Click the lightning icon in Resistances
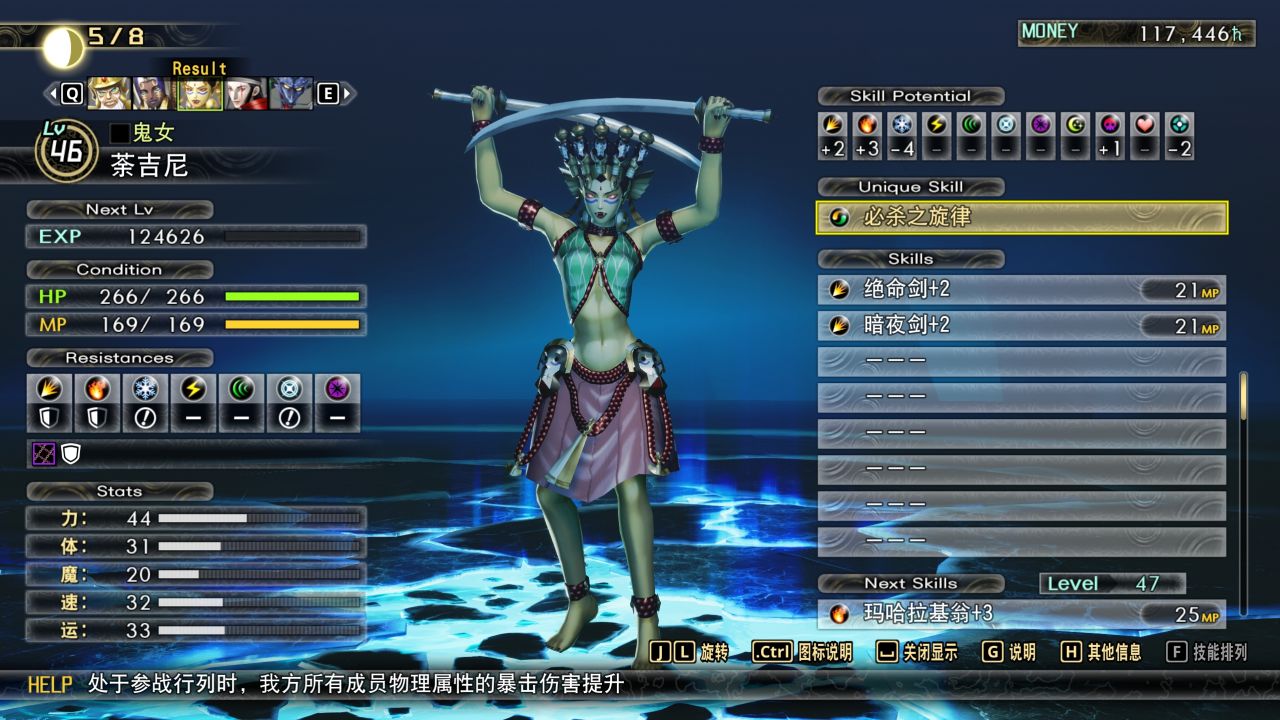Screen dimensions: 1280x720 pyautogui.click(x=193, y=389)
